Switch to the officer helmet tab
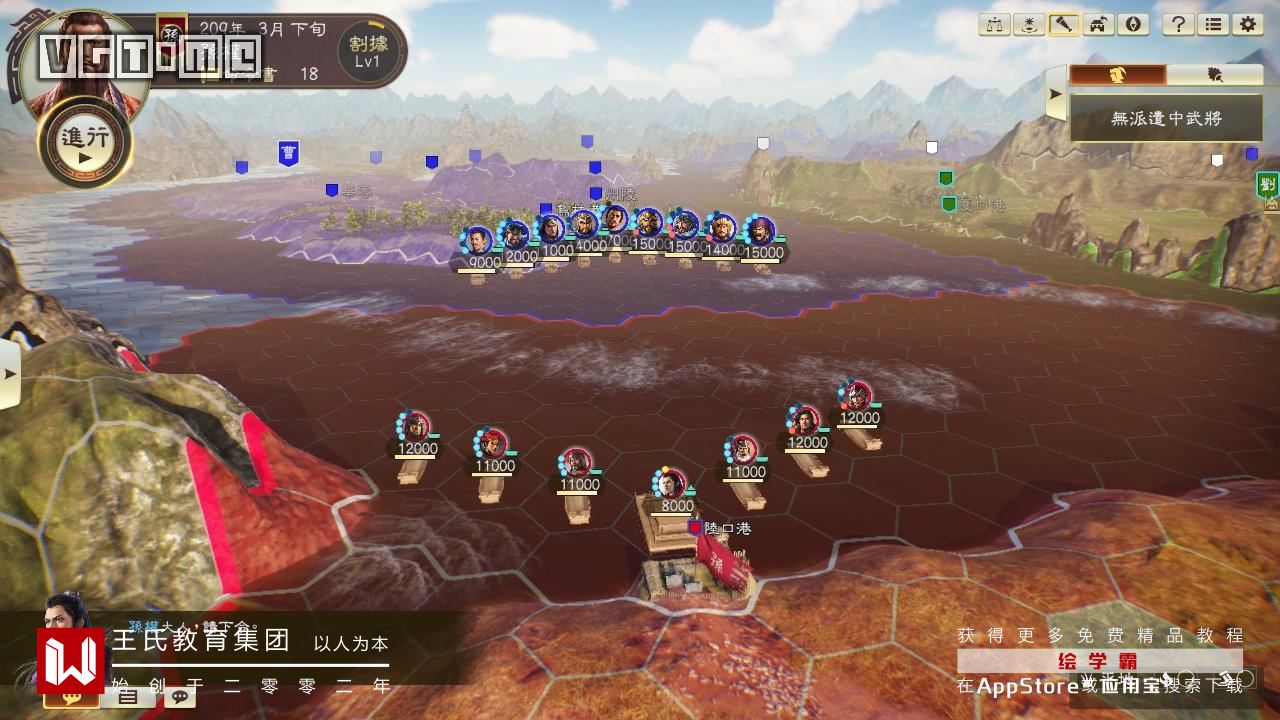Viewport: 1280px width, 720px height. pos(1117,75)
